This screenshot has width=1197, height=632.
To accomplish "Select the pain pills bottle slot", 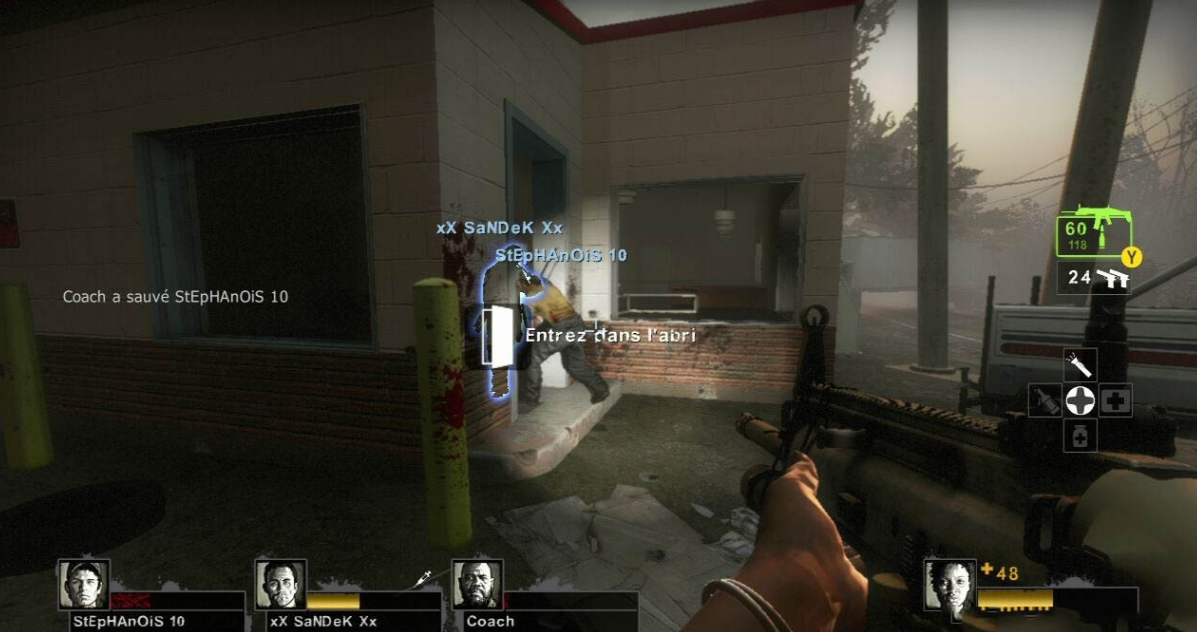I will (1080, 436).
